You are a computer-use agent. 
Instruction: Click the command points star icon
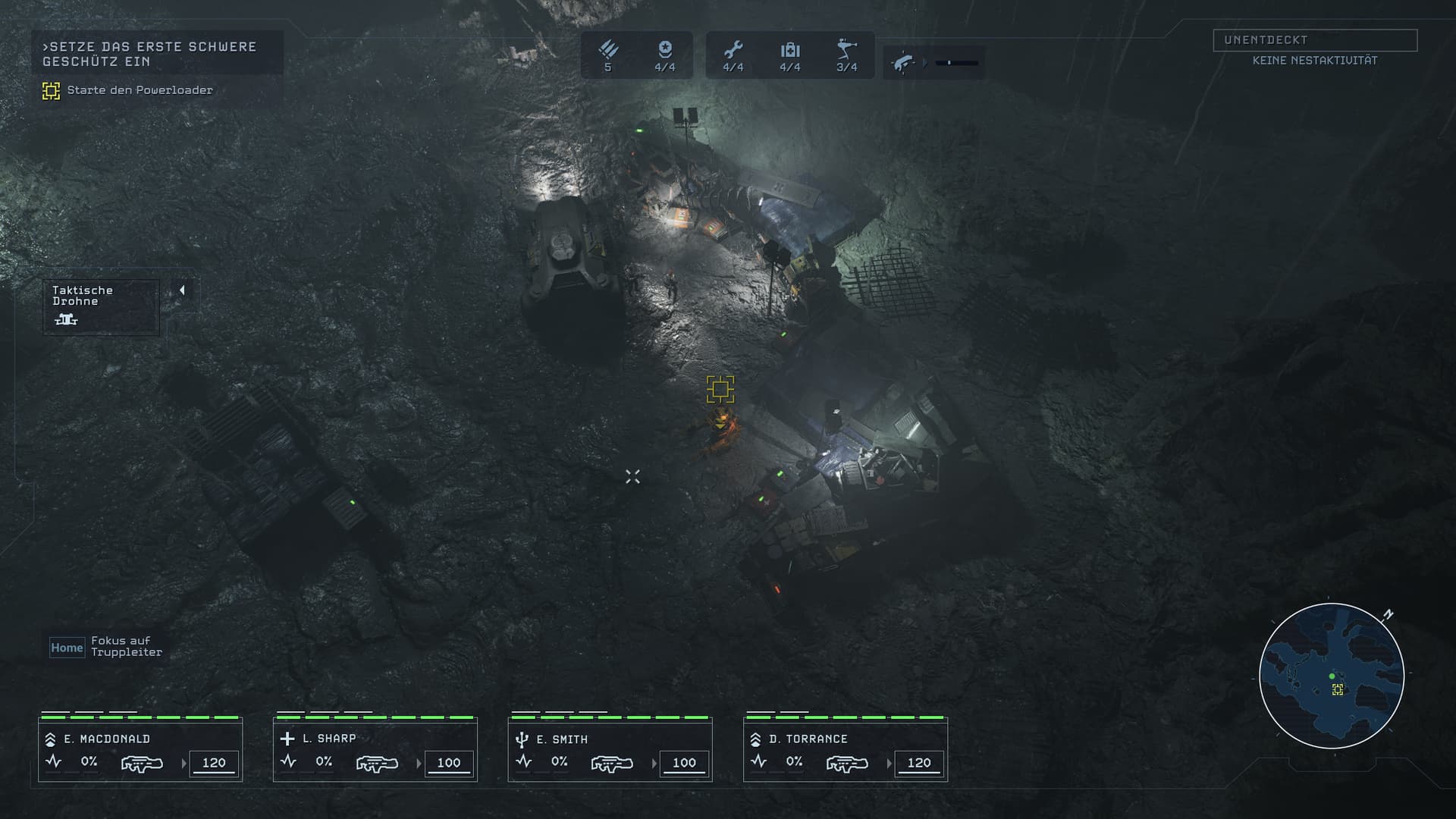click(x=665, y=51)
